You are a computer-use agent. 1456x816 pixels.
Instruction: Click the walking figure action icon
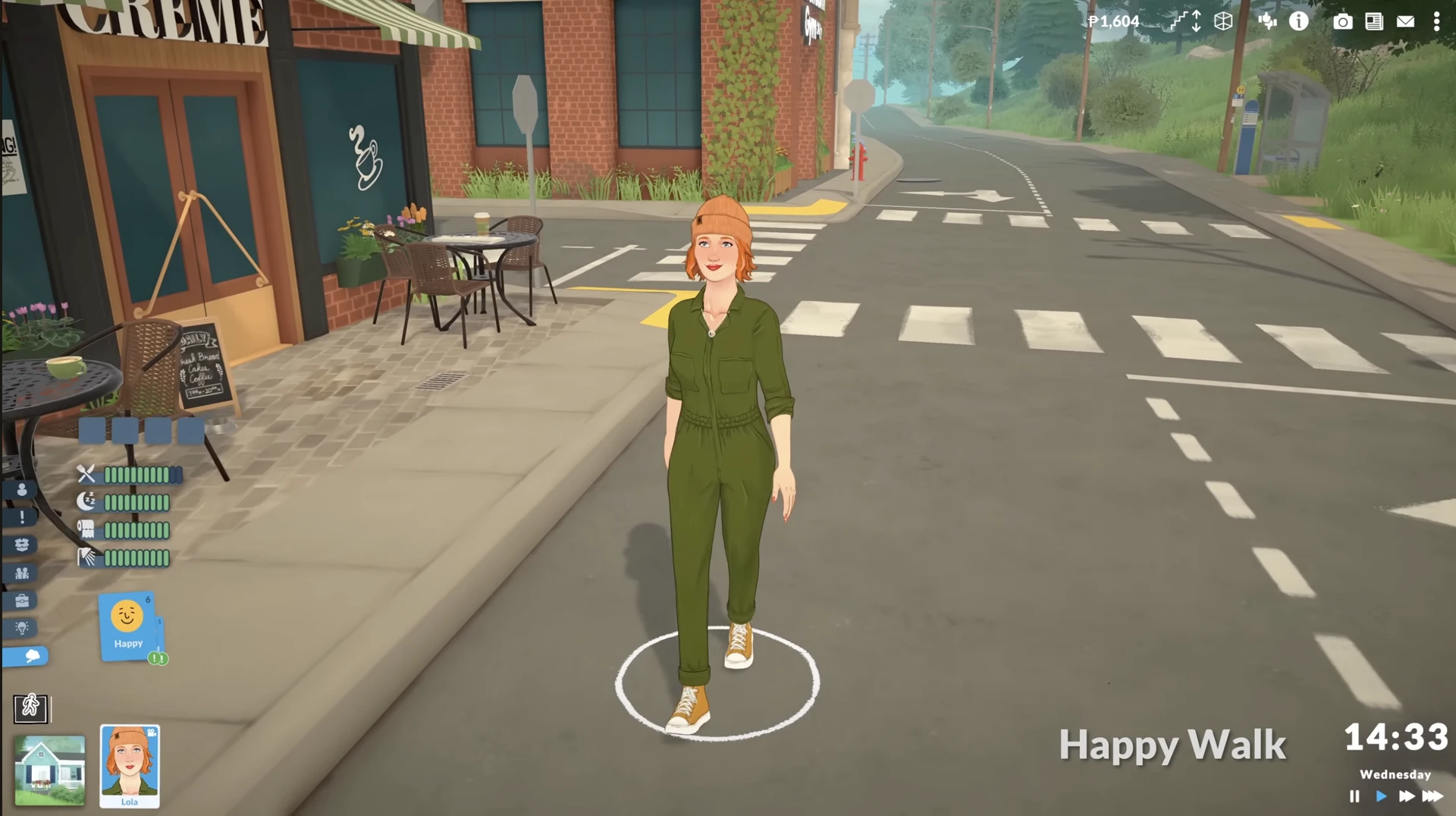30,708
